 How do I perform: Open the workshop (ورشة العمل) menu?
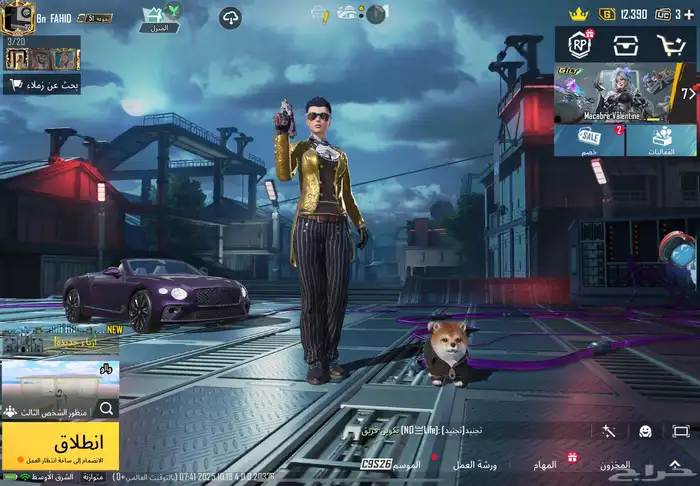click(475, 465)
